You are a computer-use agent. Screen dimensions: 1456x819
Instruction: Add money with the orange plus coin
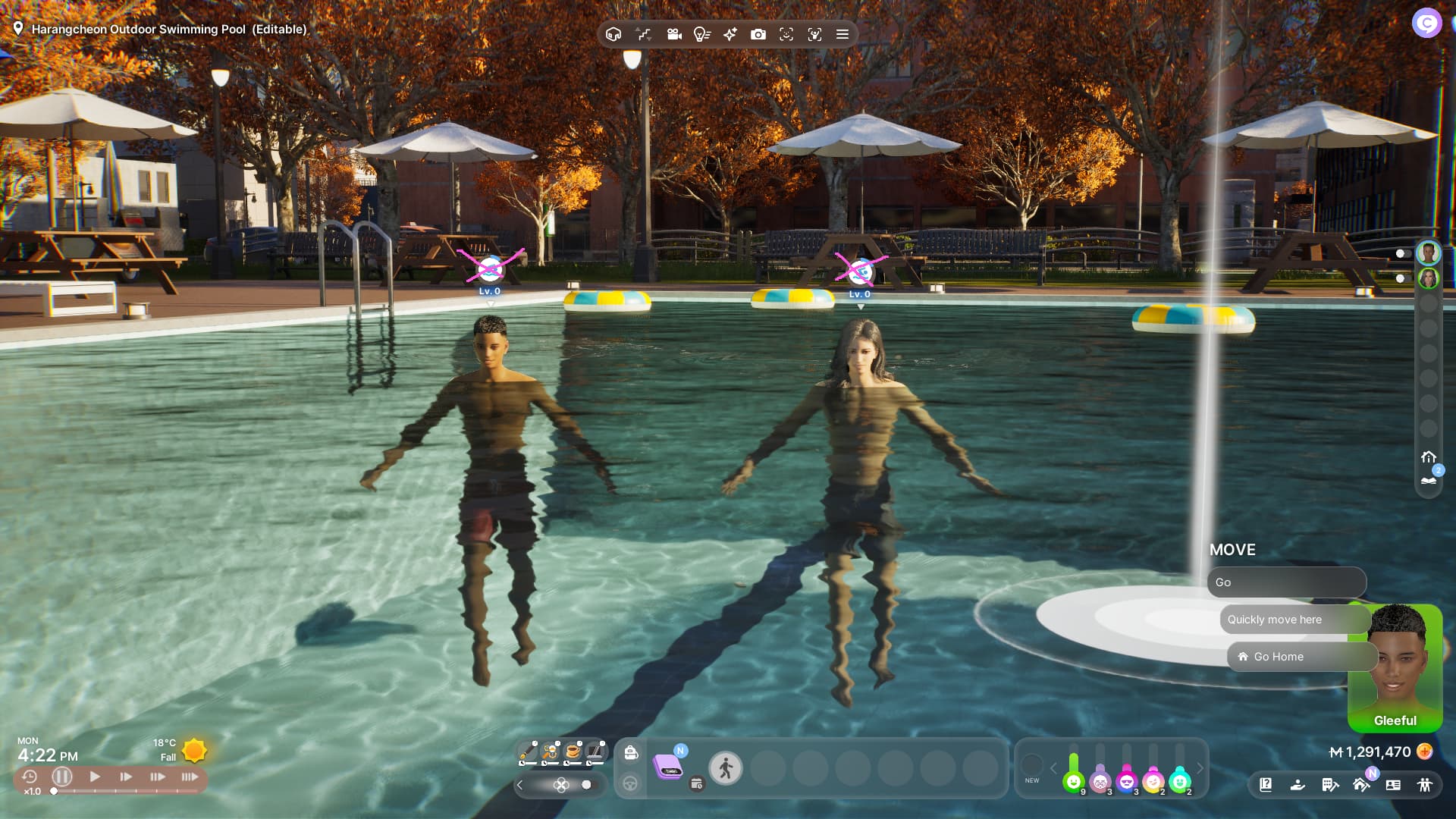[1425, 752]
